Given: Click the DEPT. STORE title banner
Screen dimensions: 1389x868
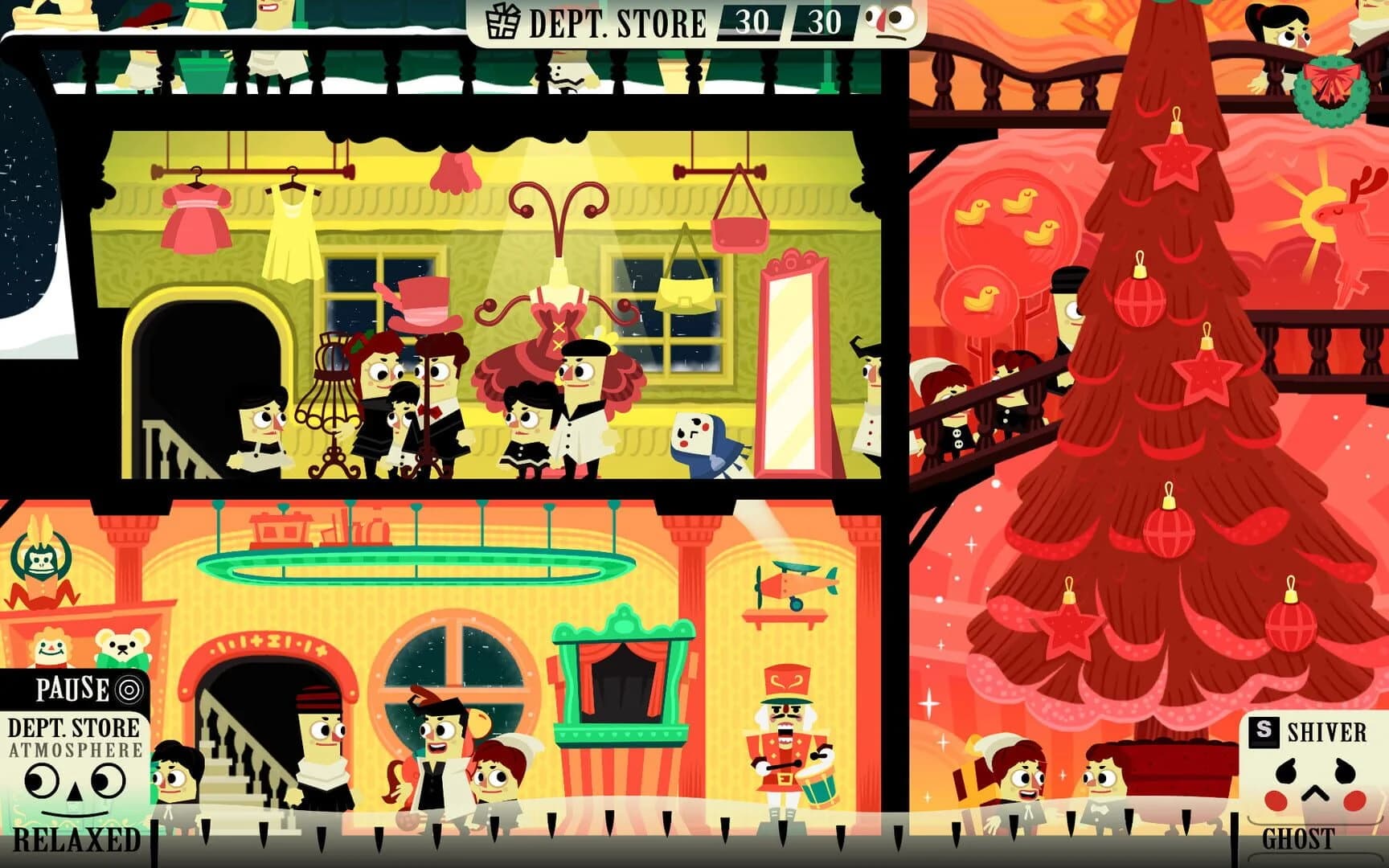Looking at the screenshot, I should coord(615,21).
